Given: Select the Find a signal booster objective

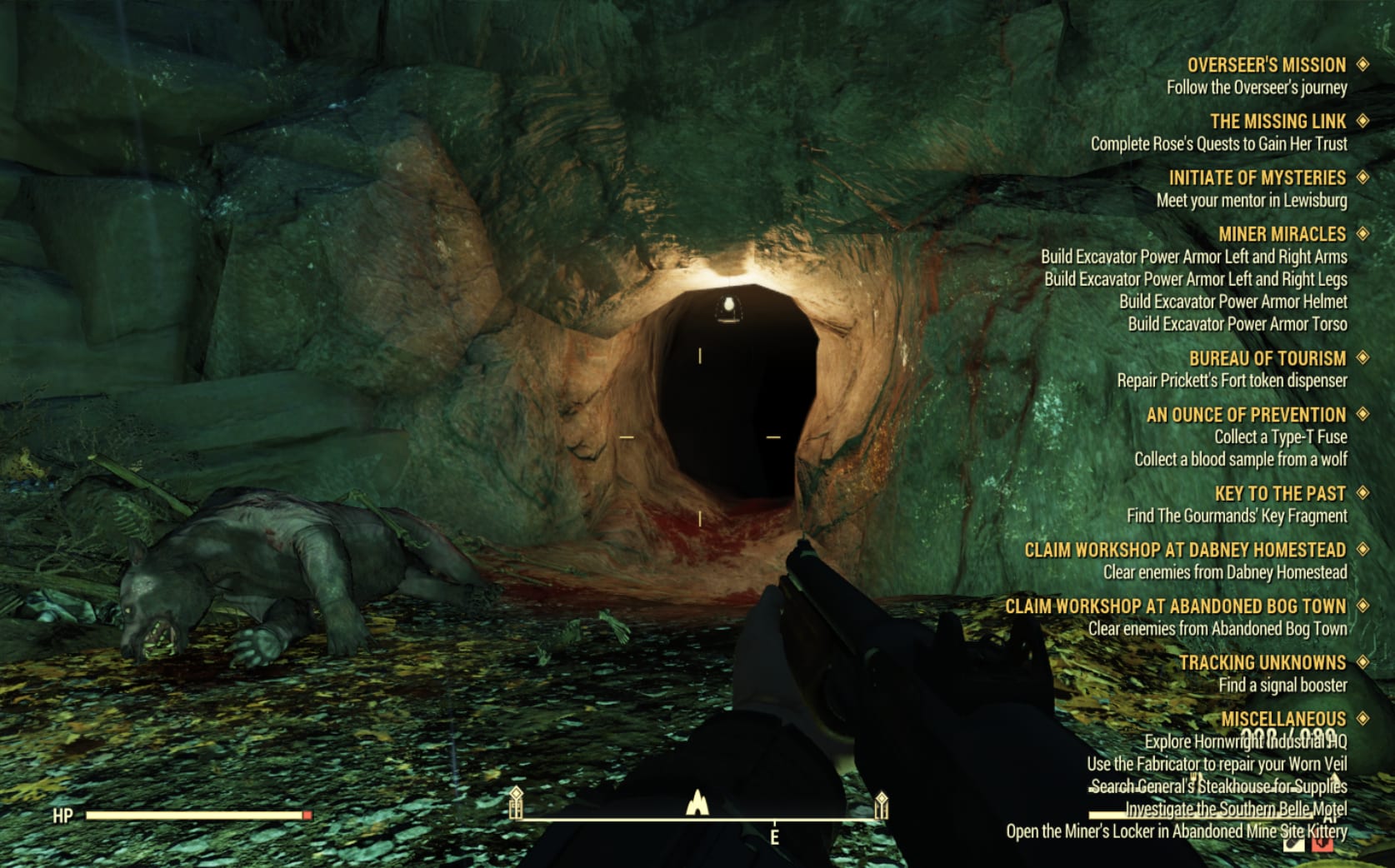Looking at the screenshot, I should point(1282,686).
